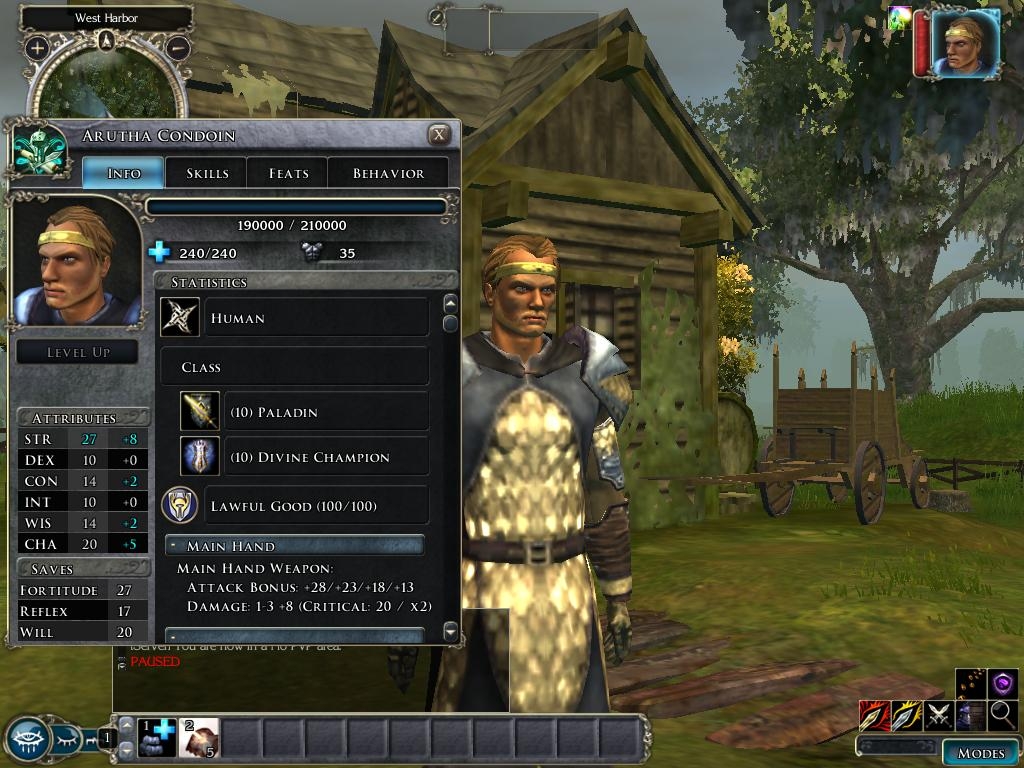Click the statistics scrollbar down arrow
The width and height of the screenshot is (1024, 768).
coord(450,631)
